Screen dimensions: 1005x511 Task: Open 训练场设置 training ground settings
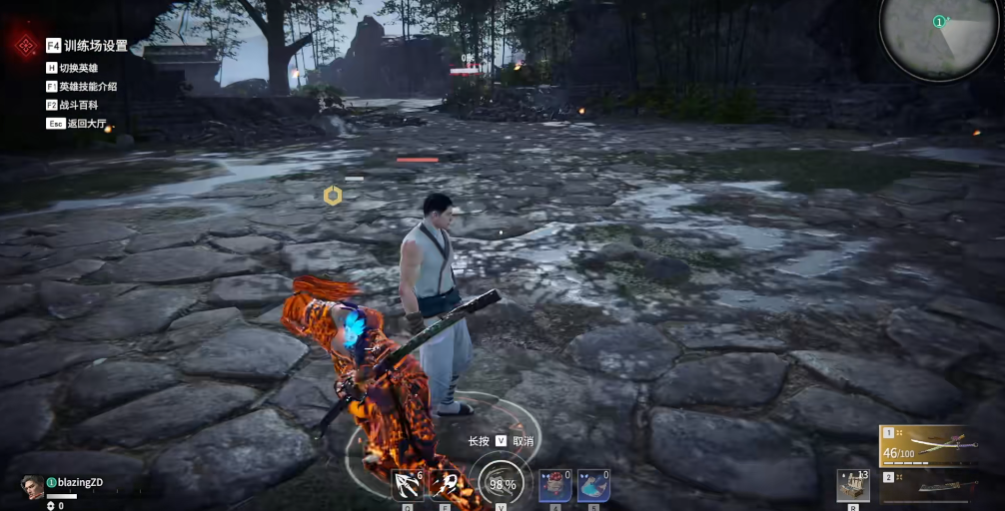pos(96,45)
